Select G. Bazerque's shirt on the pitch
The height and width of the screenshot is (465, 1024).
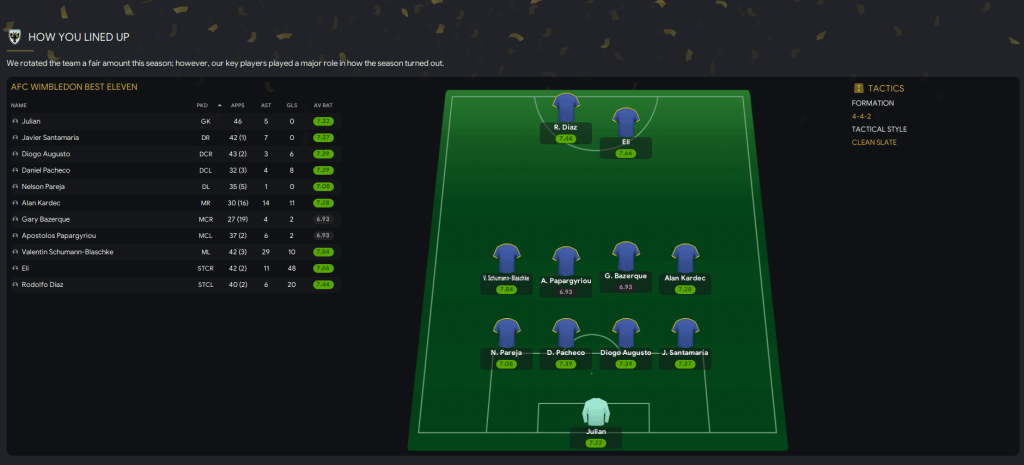tap(626, 255)
